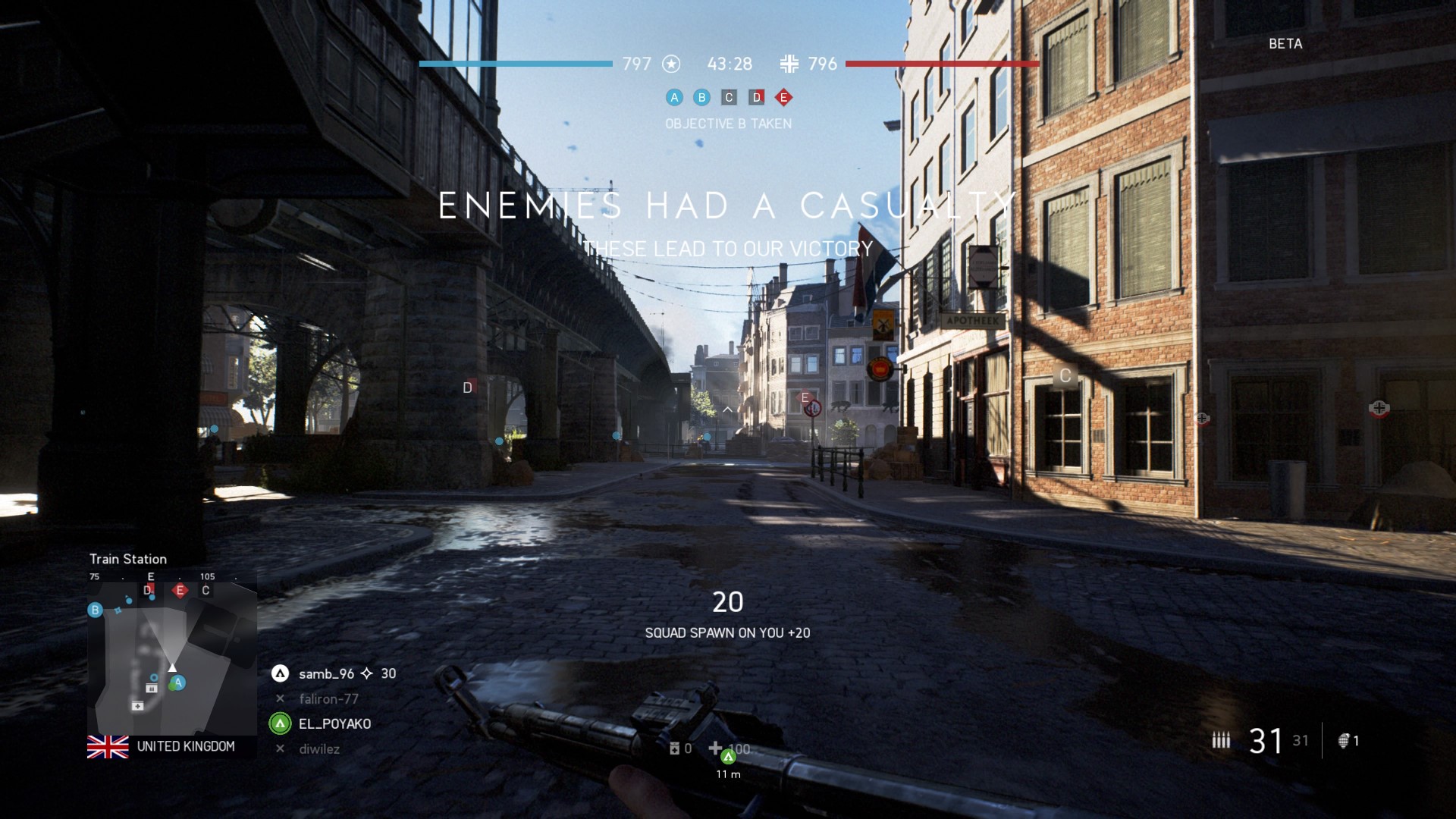Viewport: 1456px width, 819px height.
Task: Click the squadmate marker showing 11 m
Action: tap(728, 757)
